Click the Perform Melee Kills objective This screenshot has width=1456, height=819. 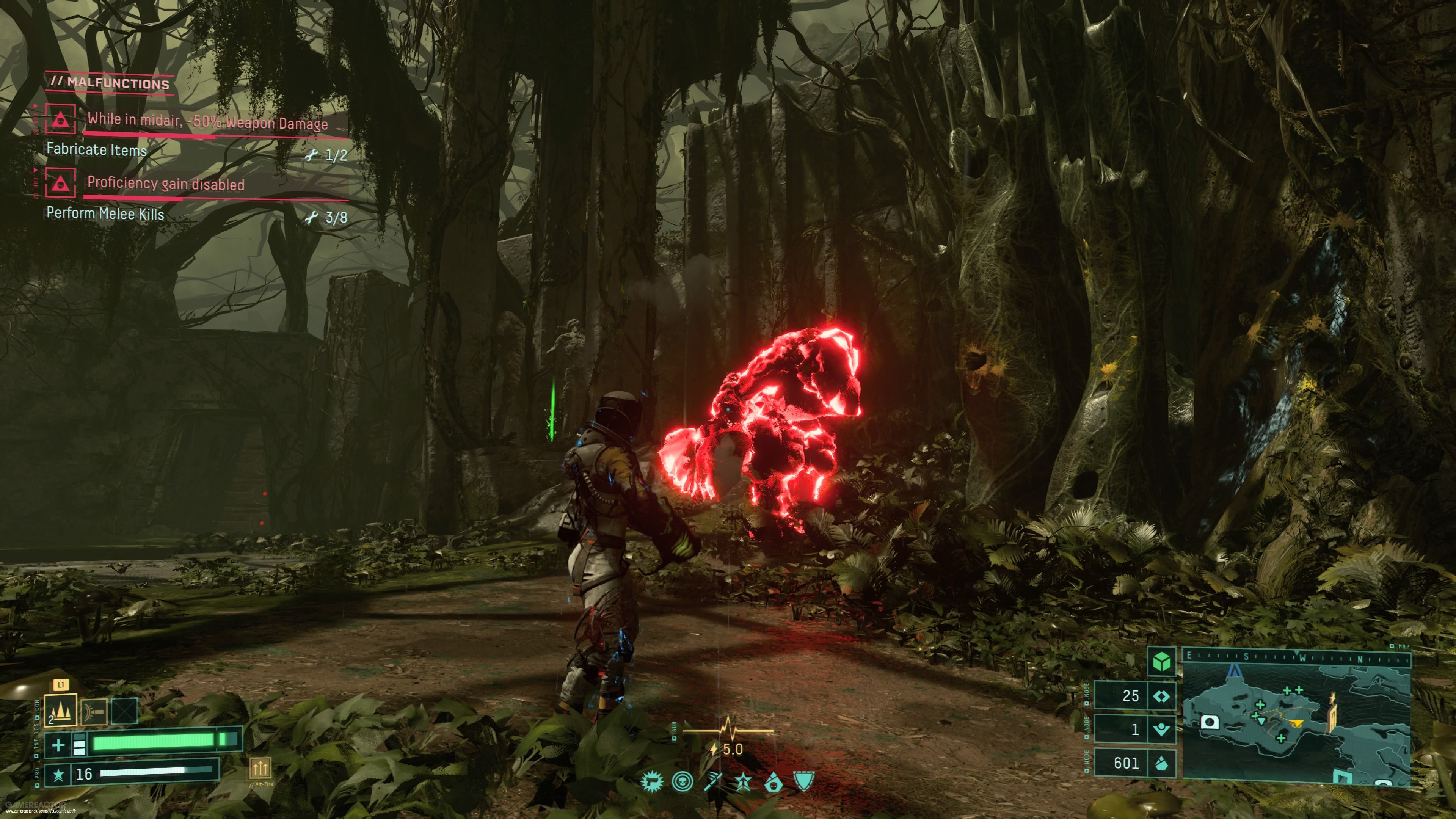tap(105, 214)
